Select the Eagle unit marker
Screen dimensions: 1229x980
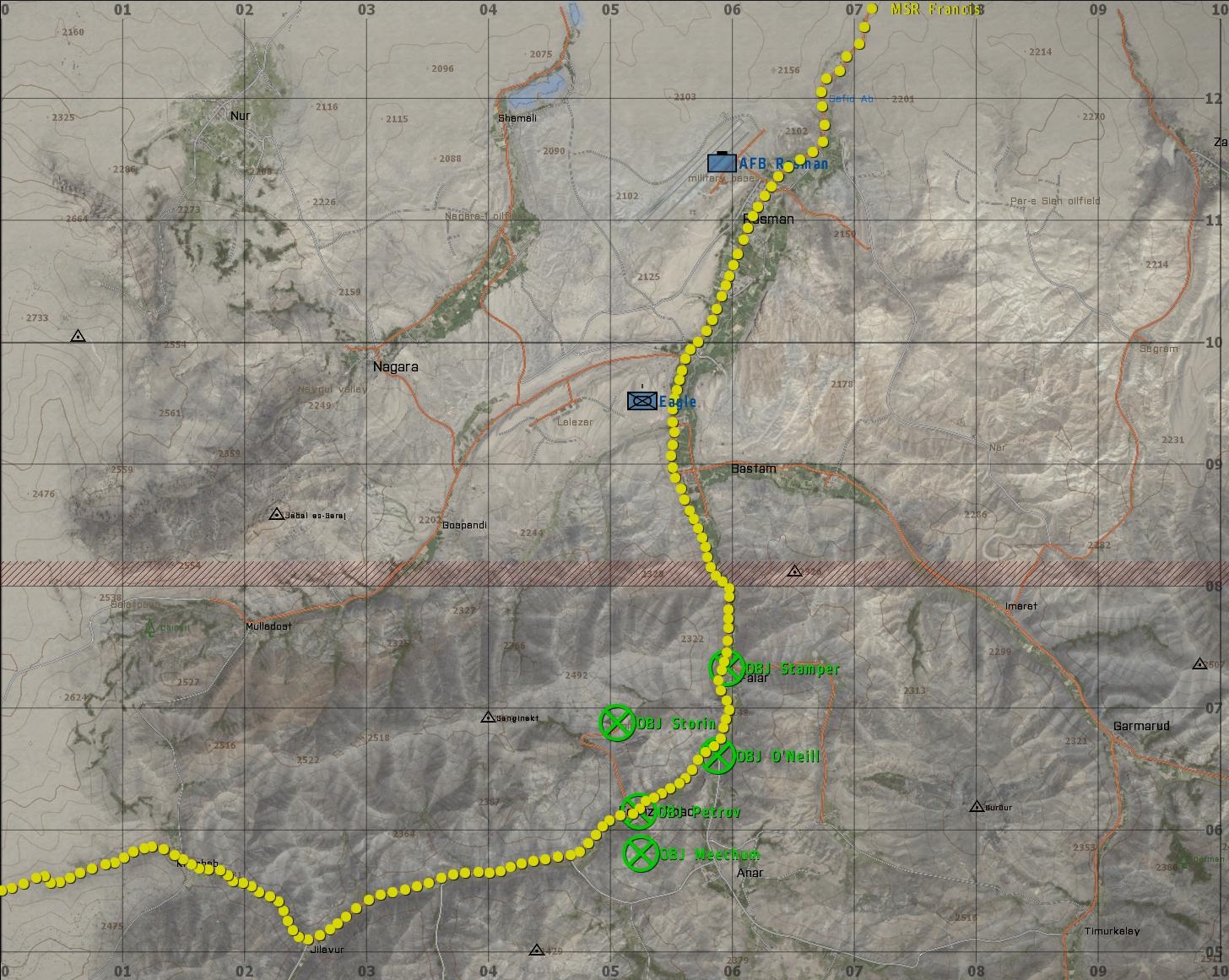(x=642, y=400)
